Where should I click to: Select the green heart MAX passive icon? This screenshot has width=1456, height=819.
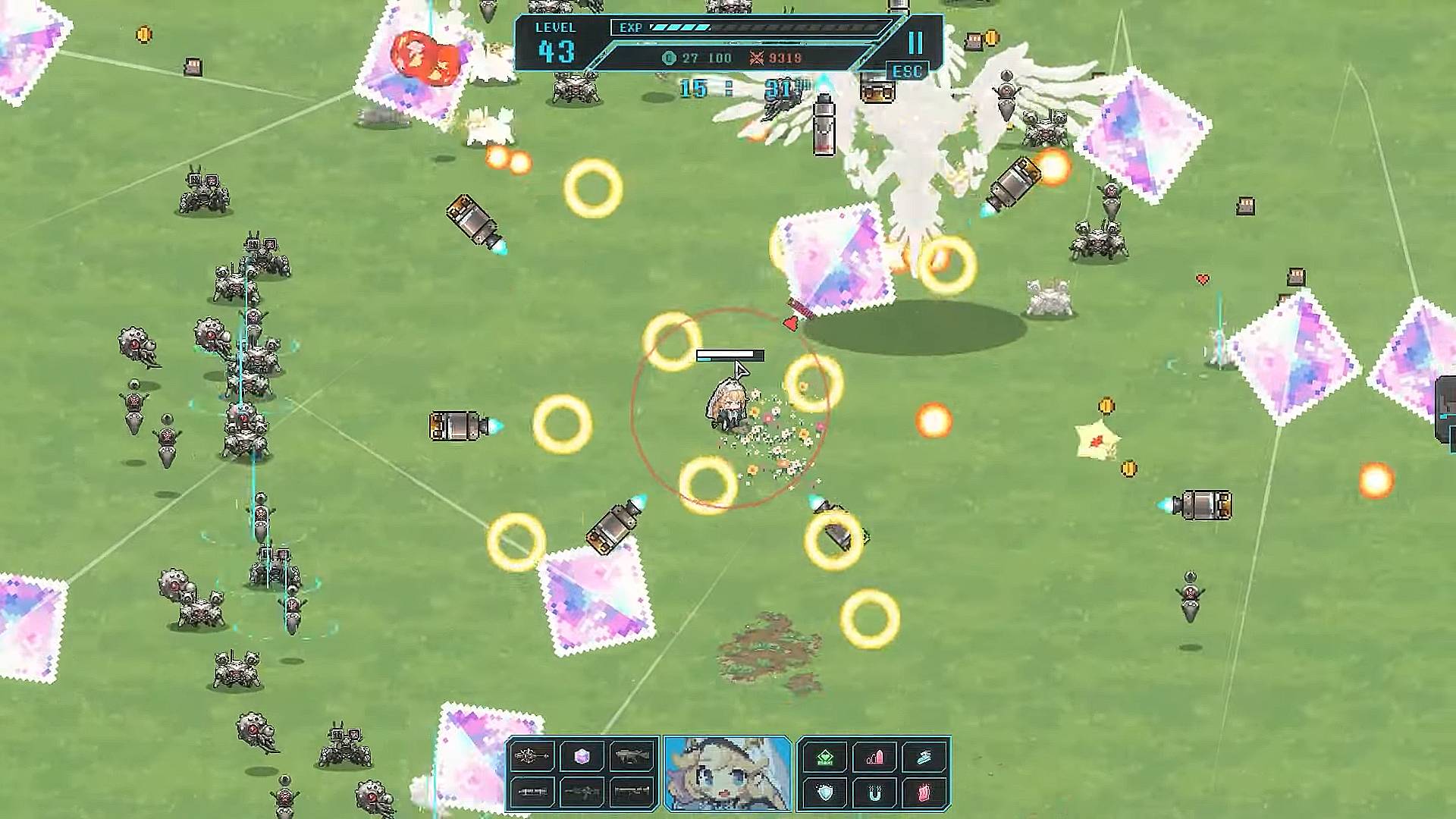[x=824, y=757]
